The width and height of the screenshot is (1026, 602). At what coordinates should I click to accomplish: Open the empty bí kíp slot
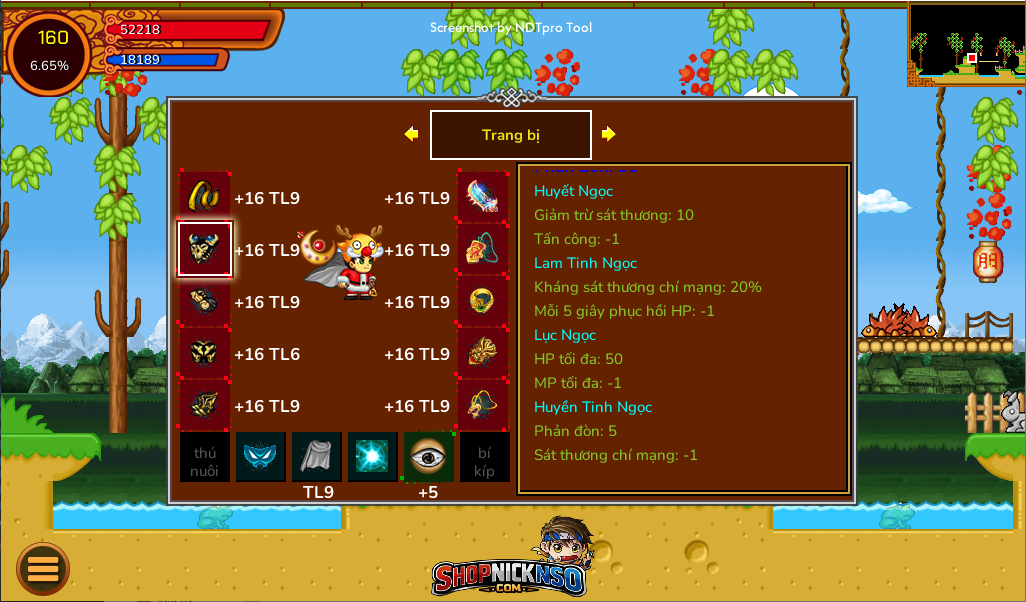pyautogui.click(x=485, y=457)
